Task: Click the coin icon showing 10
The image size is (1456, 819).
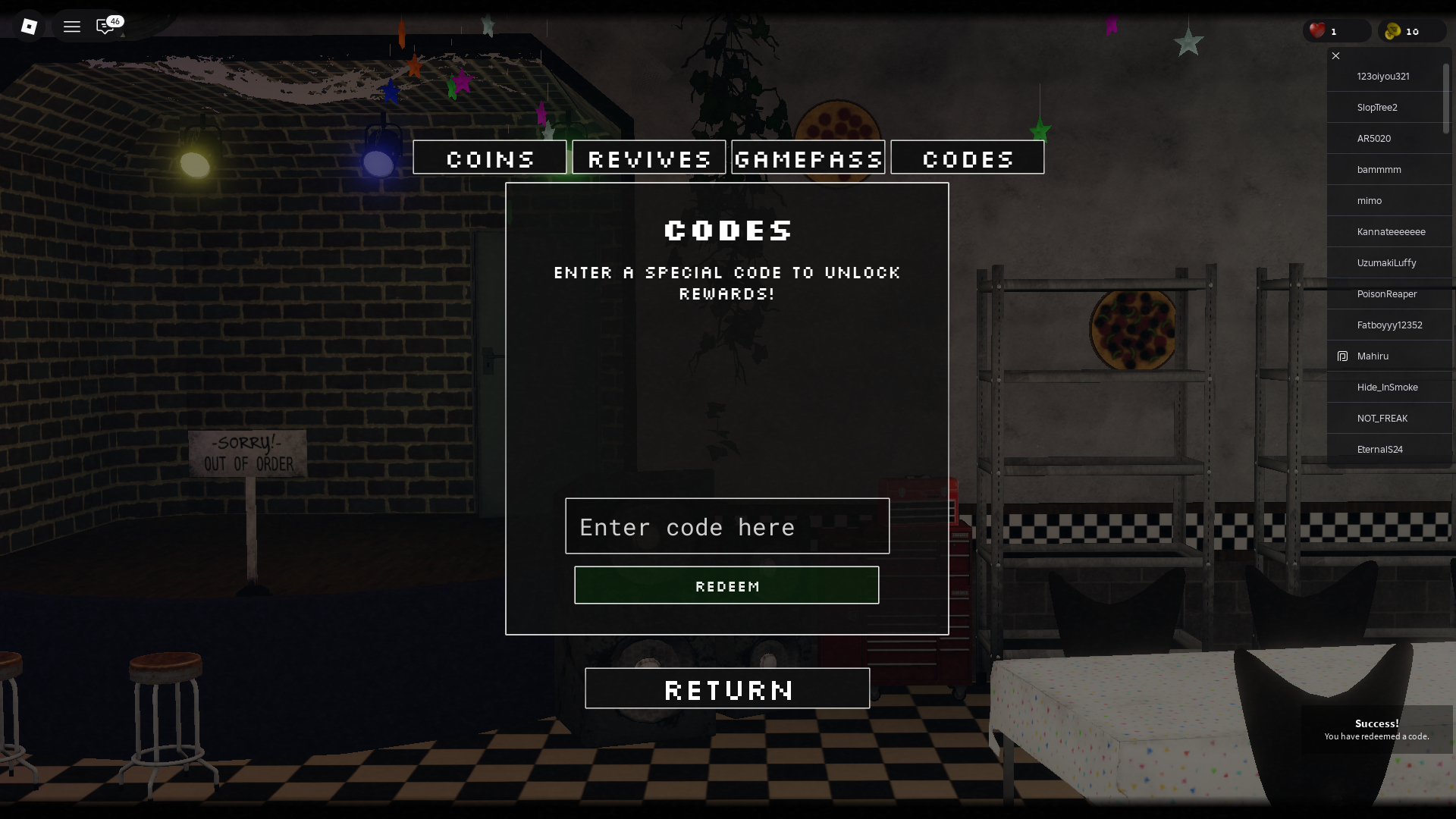Action: 1394,30
